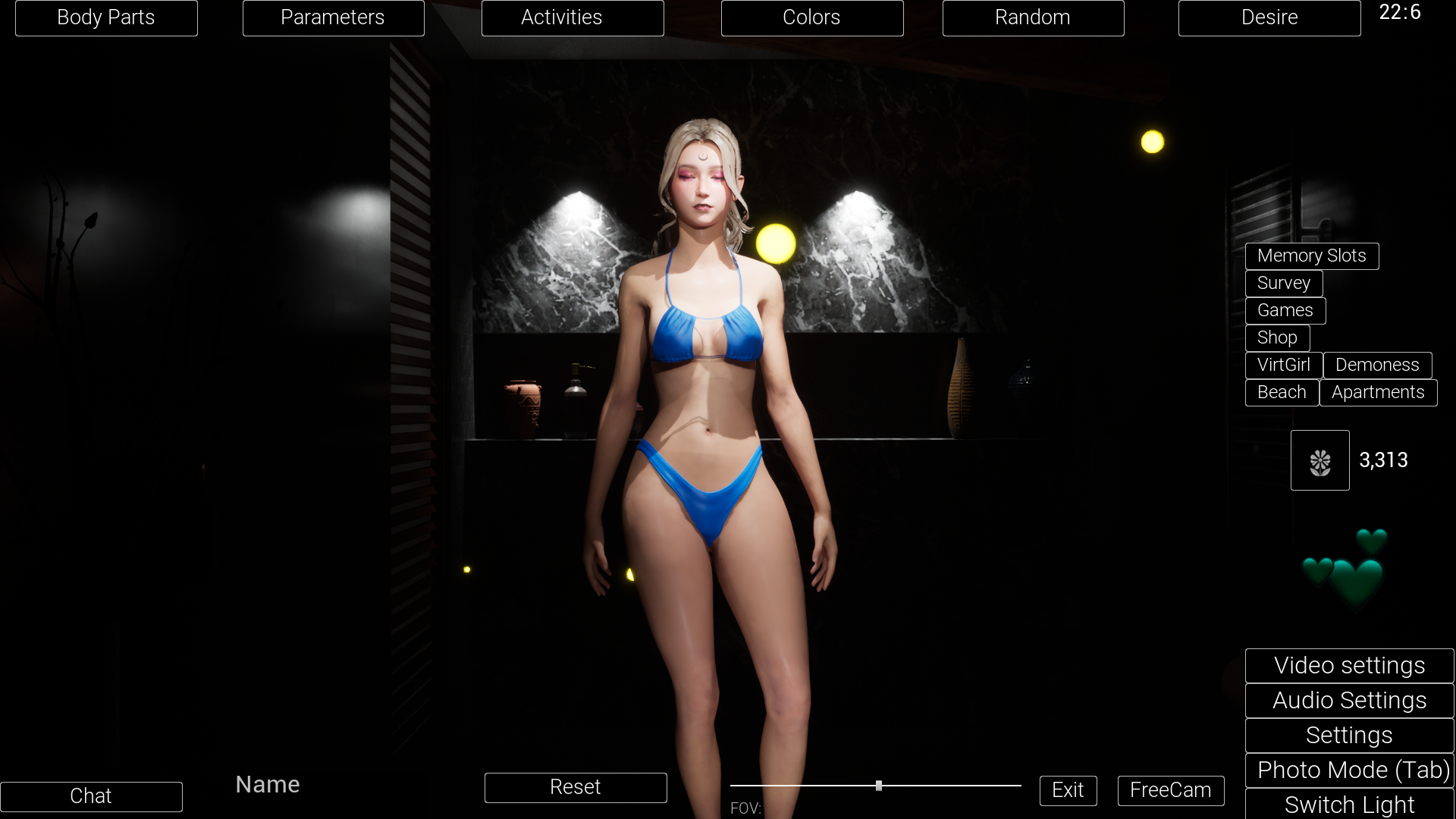This screenshot has height=819, width=1456.
Task: Open Memory Slots
Action: (1311, 256)
